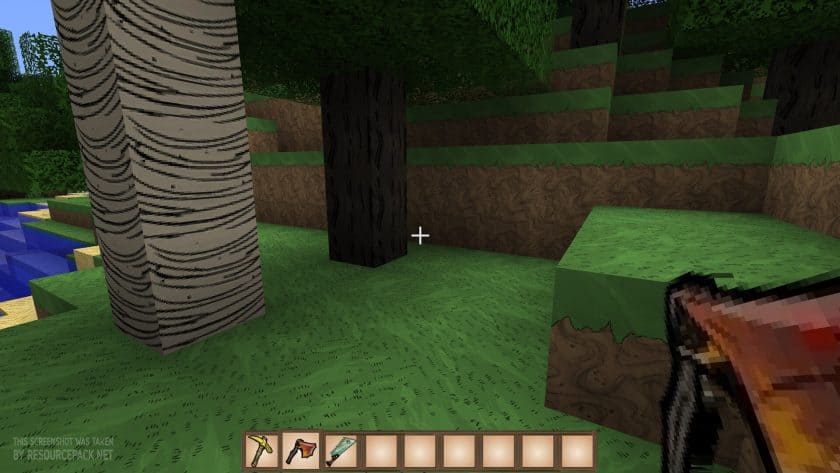Select the pickaxe hotbar slot
The width and height of the screenshot is (840, 473).
tap(261, 451)
